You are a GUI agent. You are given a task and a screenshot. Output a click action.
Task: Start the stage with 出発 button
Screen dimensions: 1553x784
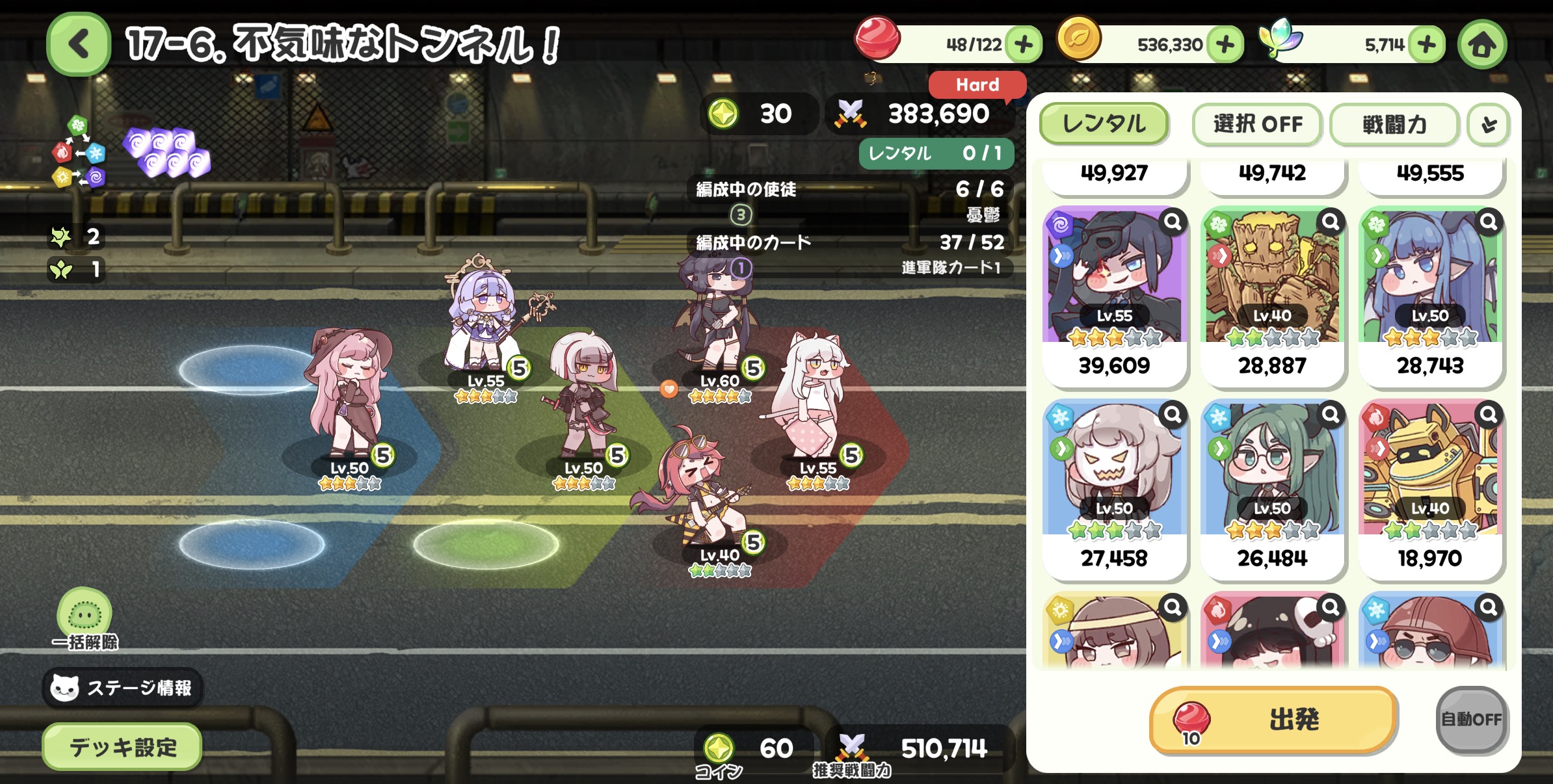[x=1273, y=720]
